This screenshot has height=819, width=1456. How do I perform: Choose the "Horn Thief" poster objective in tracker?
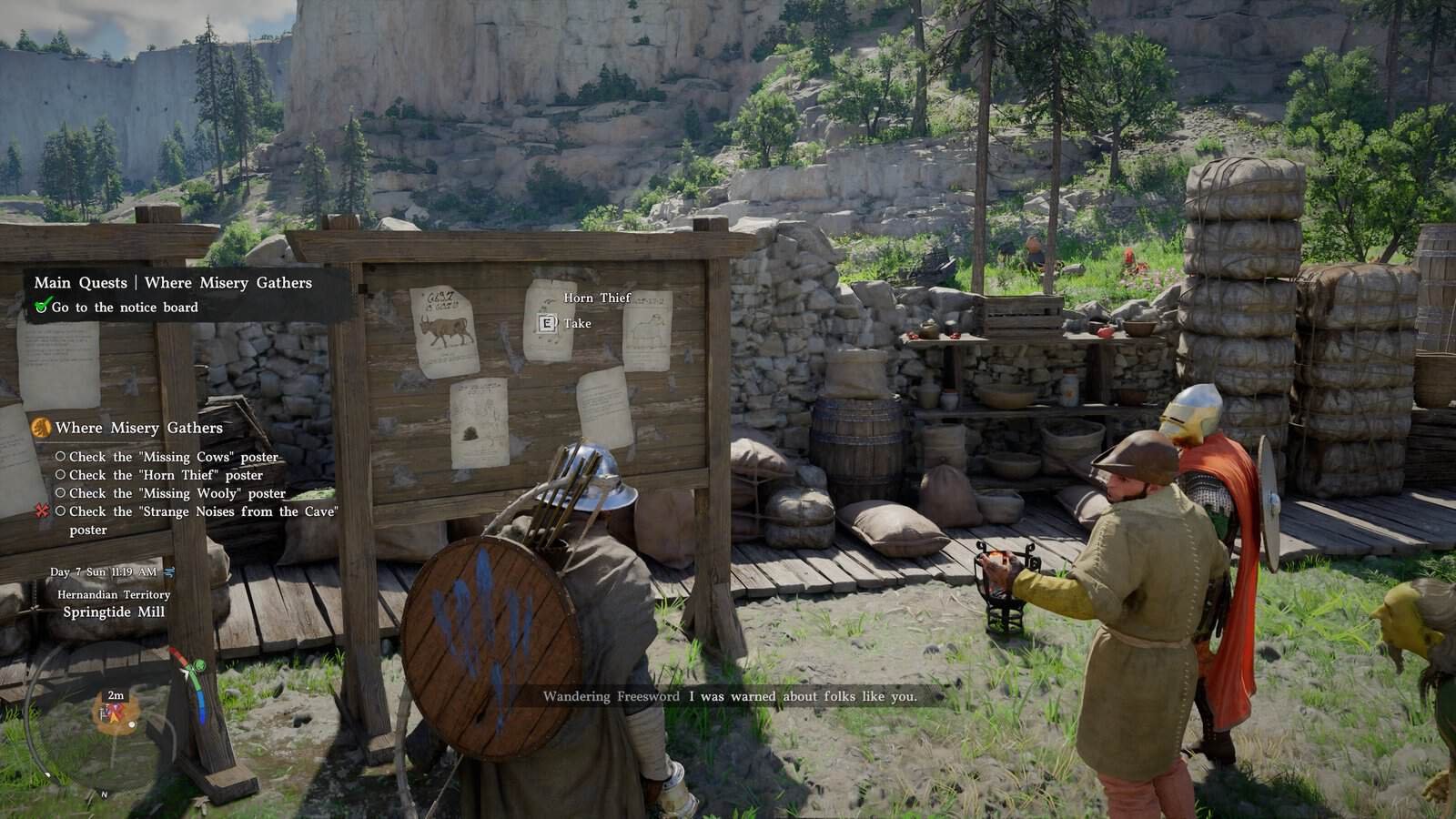coord(166,475)
